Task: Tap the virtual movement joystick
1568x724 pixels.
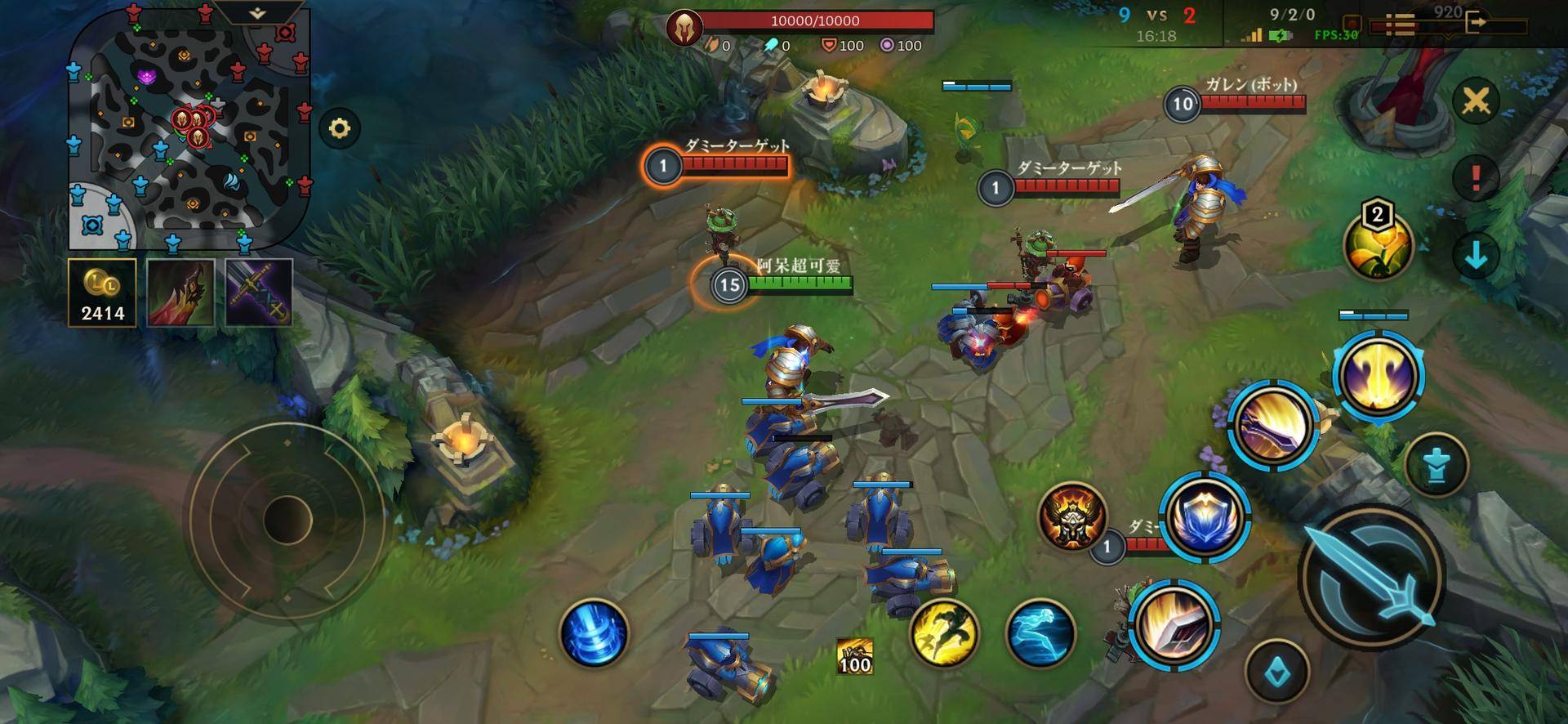Action: point(287,518)
